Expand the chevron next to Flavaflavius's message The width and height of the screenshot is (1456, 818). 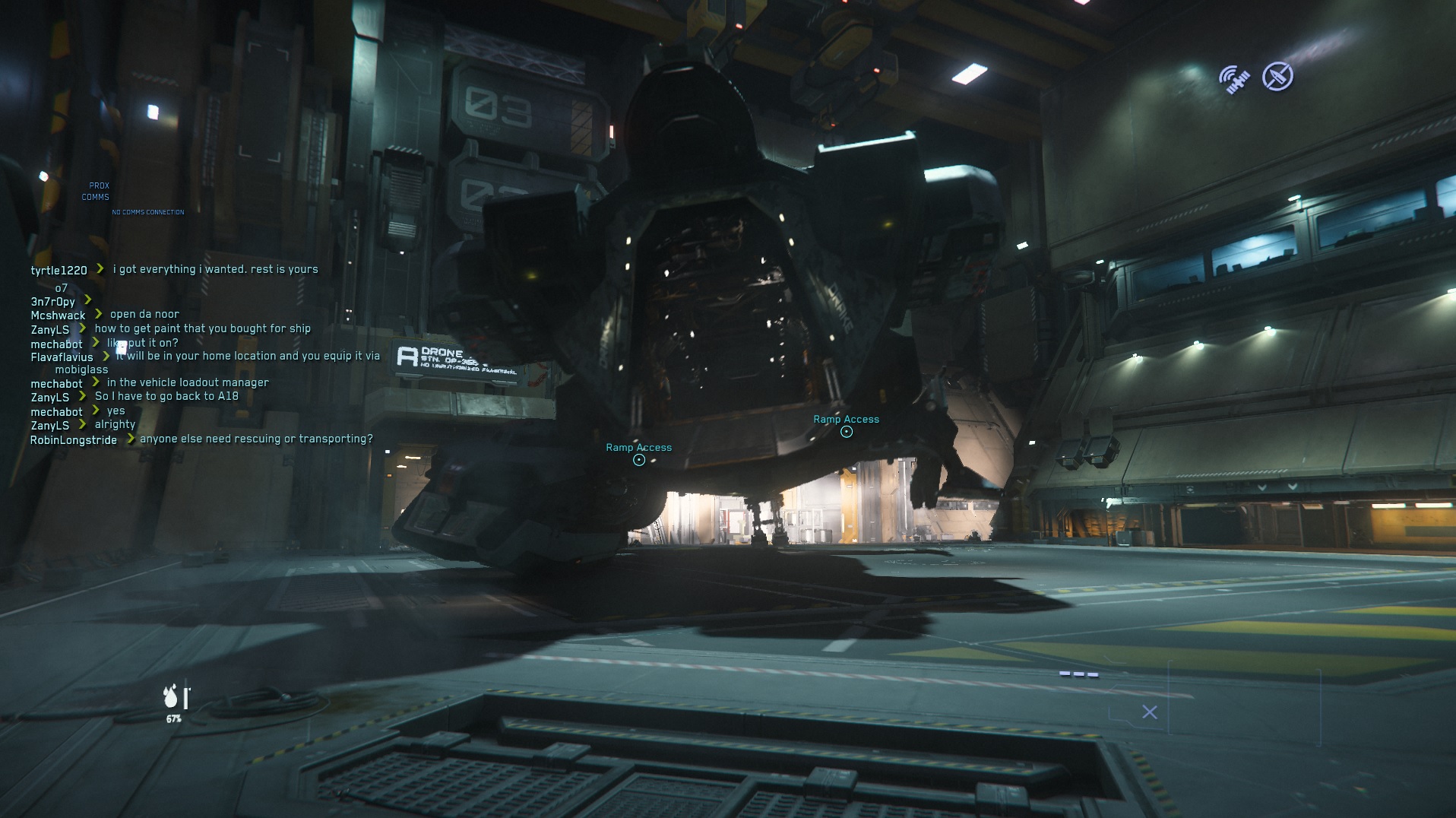pyautogui.click(x=107, y=356)
